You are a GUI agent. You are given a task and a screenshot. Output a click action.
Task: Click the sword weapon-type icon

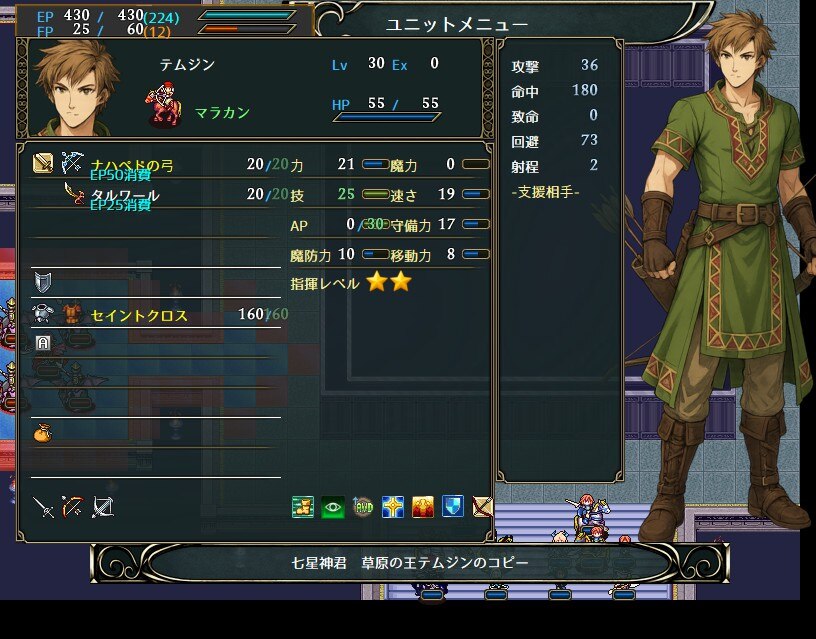[43, 507]
